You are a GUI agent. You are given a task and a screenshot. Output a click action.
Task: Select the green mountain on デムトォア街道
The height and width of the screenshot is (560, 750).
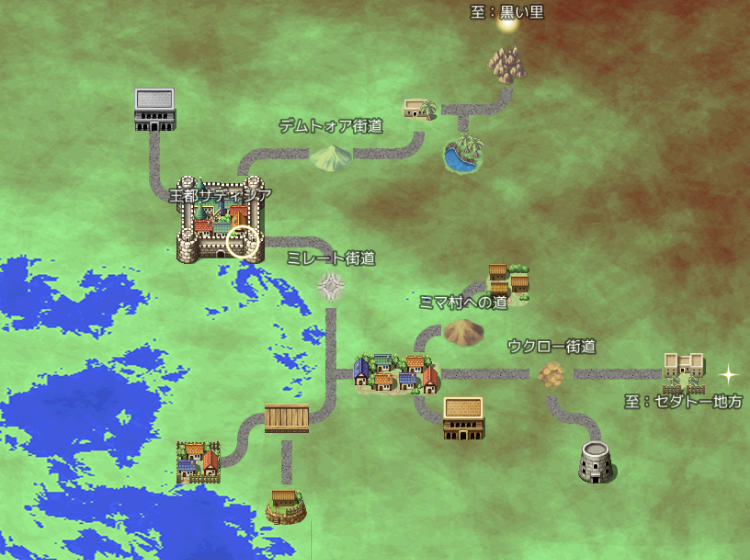pyautogui.click(x=330, y=156)
